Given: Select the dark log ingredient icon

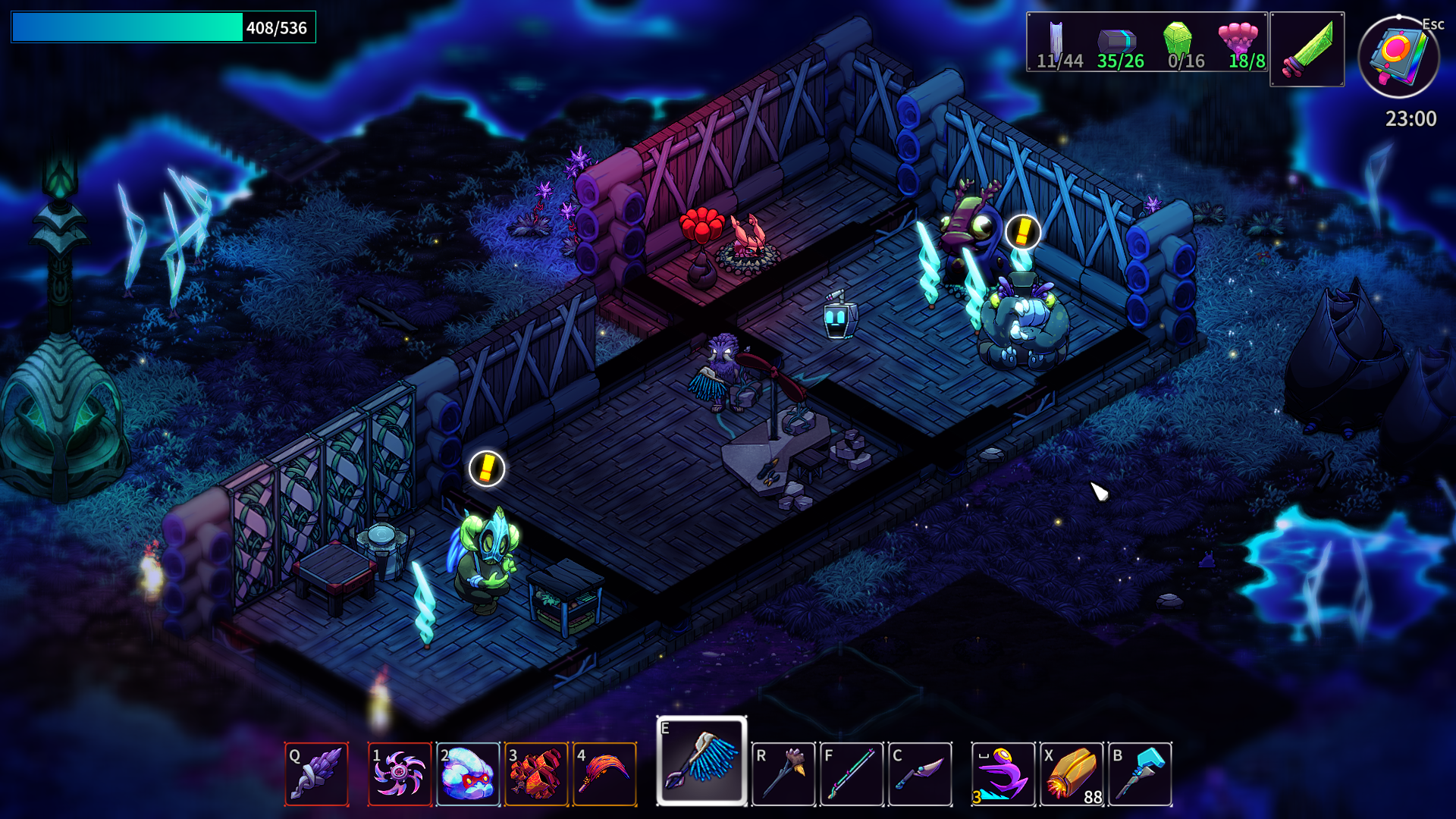Looking at the screenshot, I should pyautogui.click(x=1117, y=40).
